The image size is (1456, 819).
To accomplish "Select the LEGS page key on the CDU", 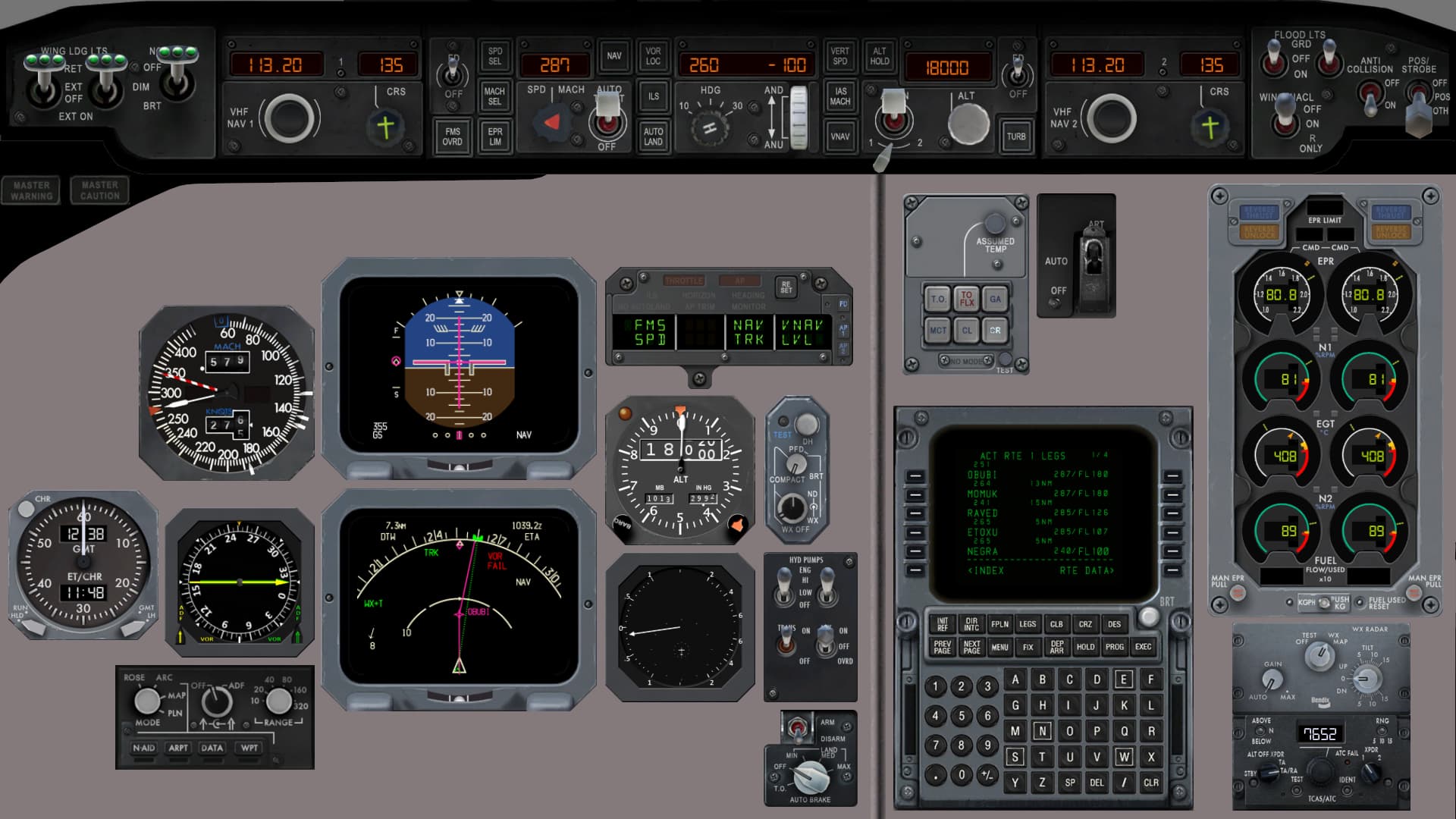I will 1028,624.
